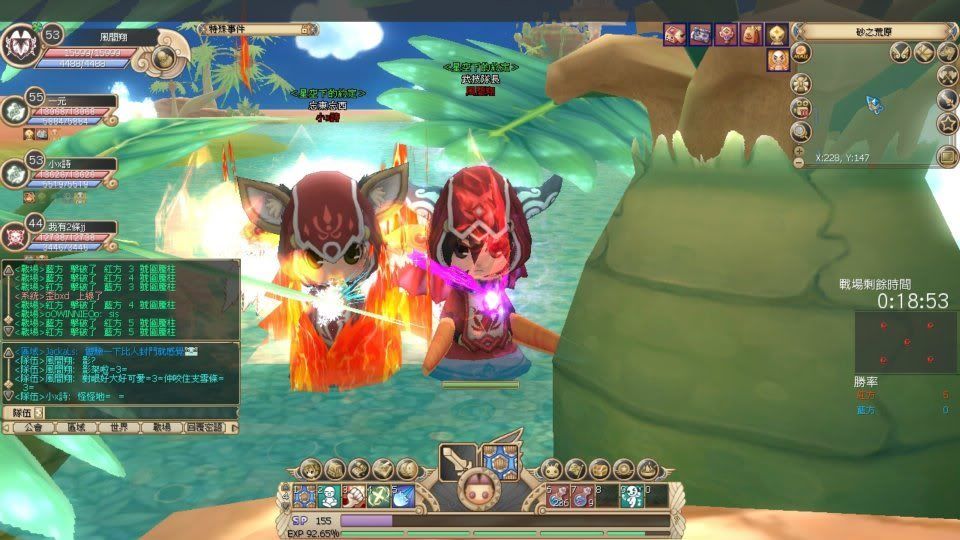Open the 回覆密語 whisper reply tab
This screenshot has height=540, width=960.
(x=207, y=427)
